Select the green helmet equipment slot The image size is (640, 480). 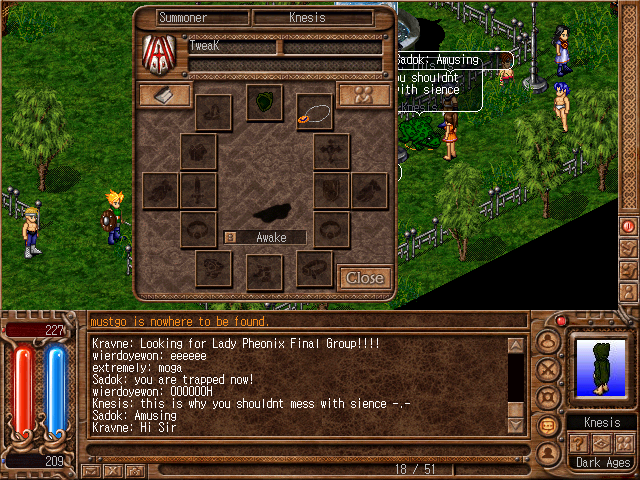point(264,102)
